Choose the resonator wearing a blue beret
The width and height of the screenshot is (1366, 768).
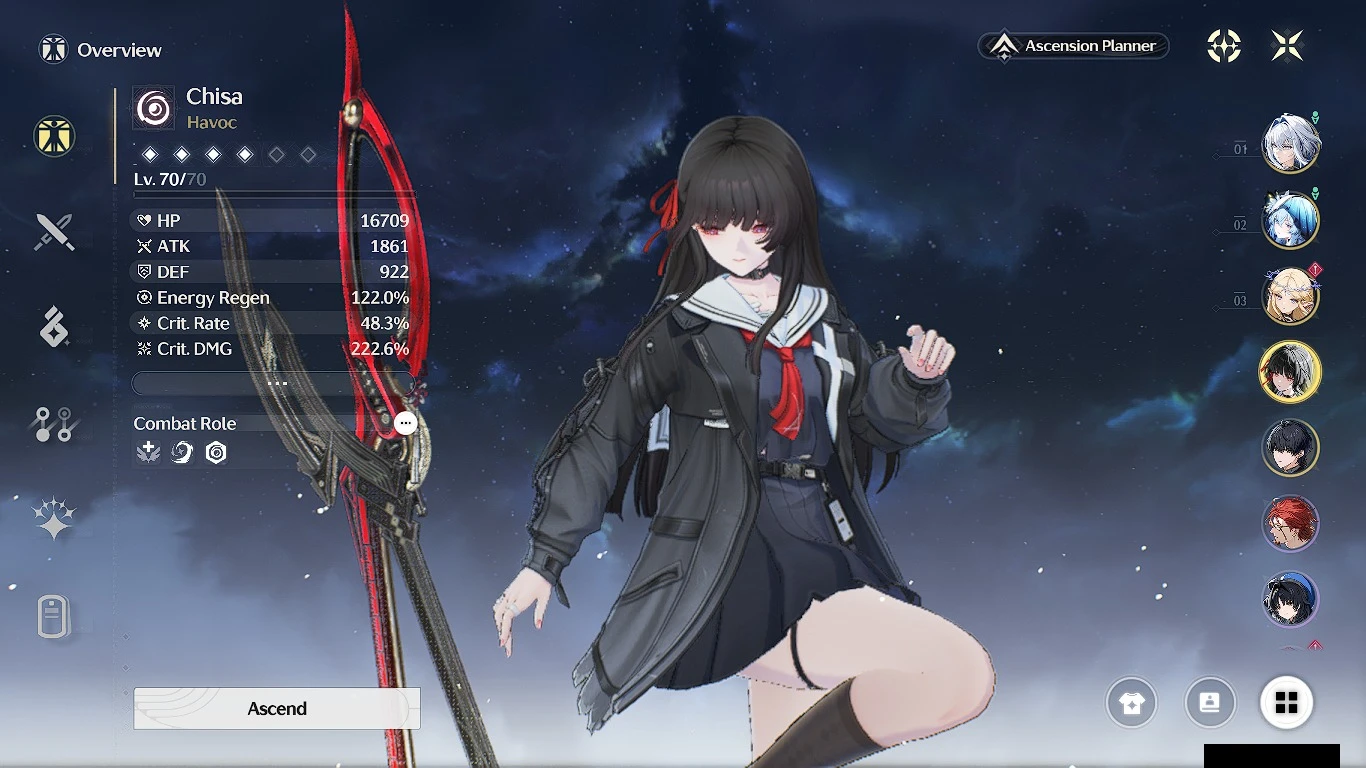(1290, 599)
